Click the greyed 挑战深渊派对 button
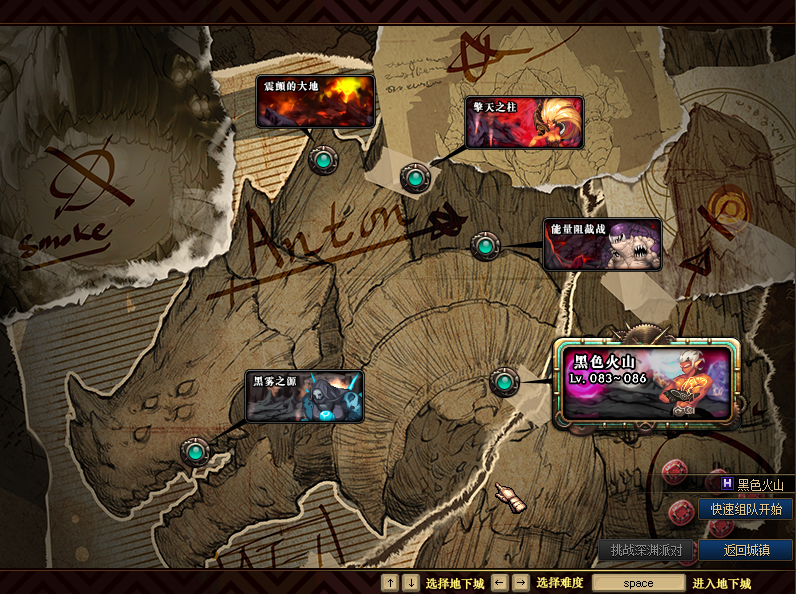This screenshot has height=594, width=796. pyautogui.click(x=646, y=550)
